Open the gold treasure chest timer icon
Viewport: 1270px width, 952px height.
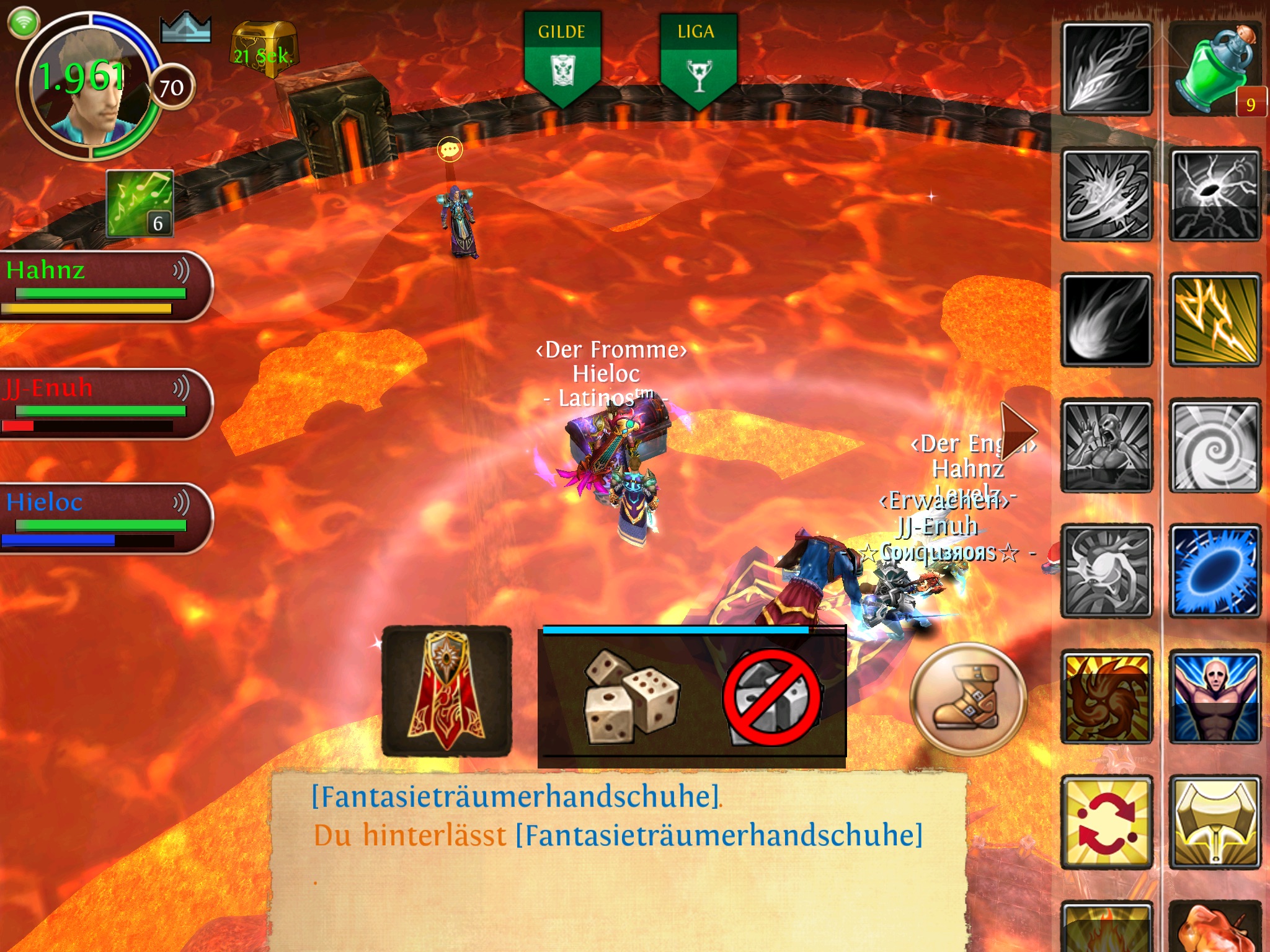click(x=263, y=50)
